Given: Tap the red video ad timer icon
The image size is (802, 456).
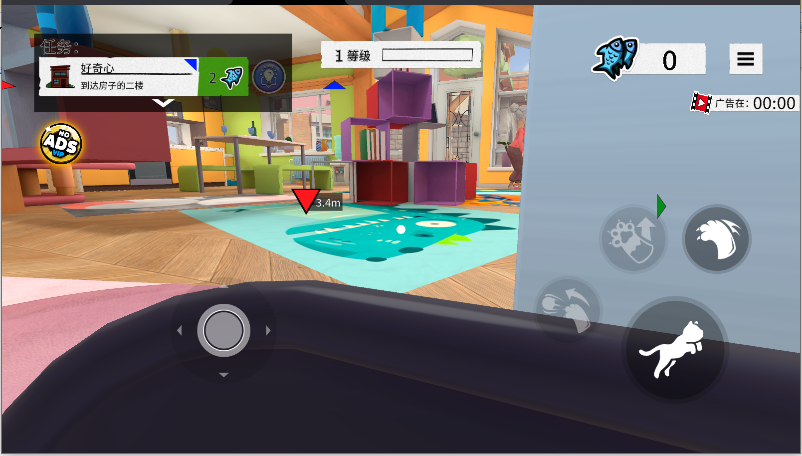Looking at the screenshot, I should [x=701, y=102].
